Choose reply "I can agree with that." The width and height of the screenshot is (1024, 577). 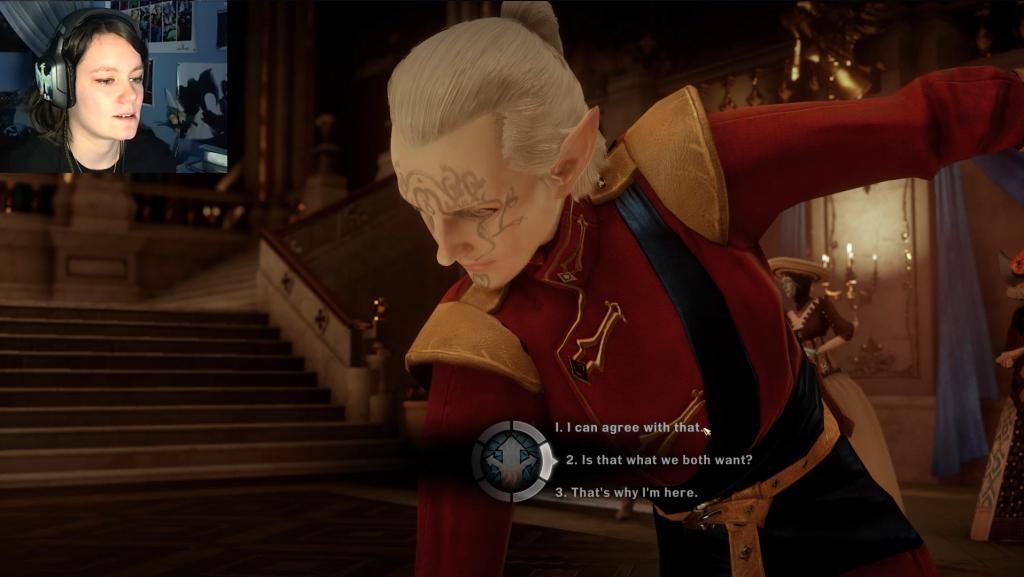629,428
